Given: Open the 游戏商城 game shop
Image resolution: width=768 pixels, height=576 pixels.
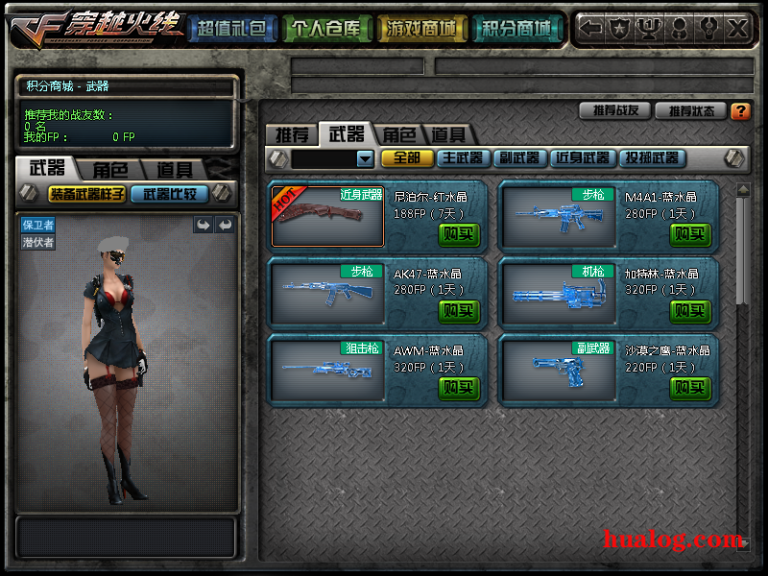Looking at the screenshot, I should tap(421, 28).
